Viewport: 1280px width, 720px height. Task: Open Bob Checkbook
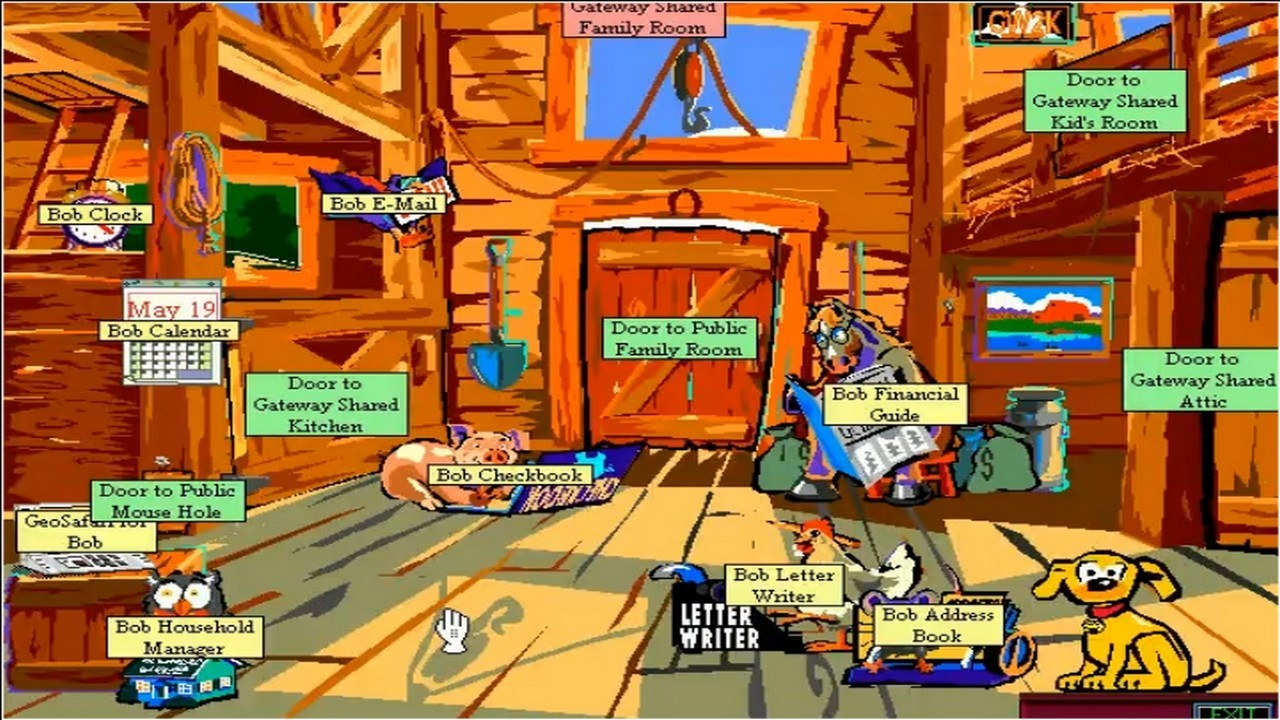pyautogui.click(x=509, y=476)
